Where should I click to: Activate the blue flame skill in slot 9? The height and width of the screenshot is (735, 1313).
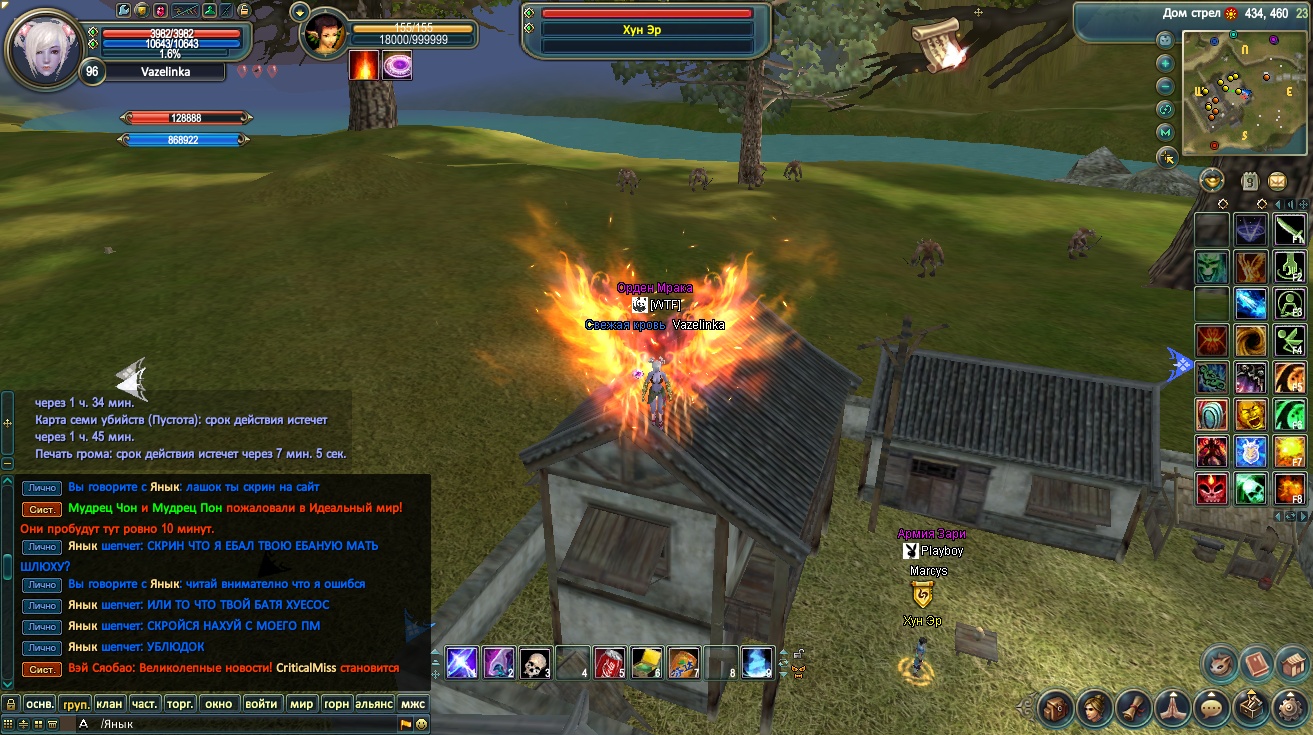coord(757,663)
